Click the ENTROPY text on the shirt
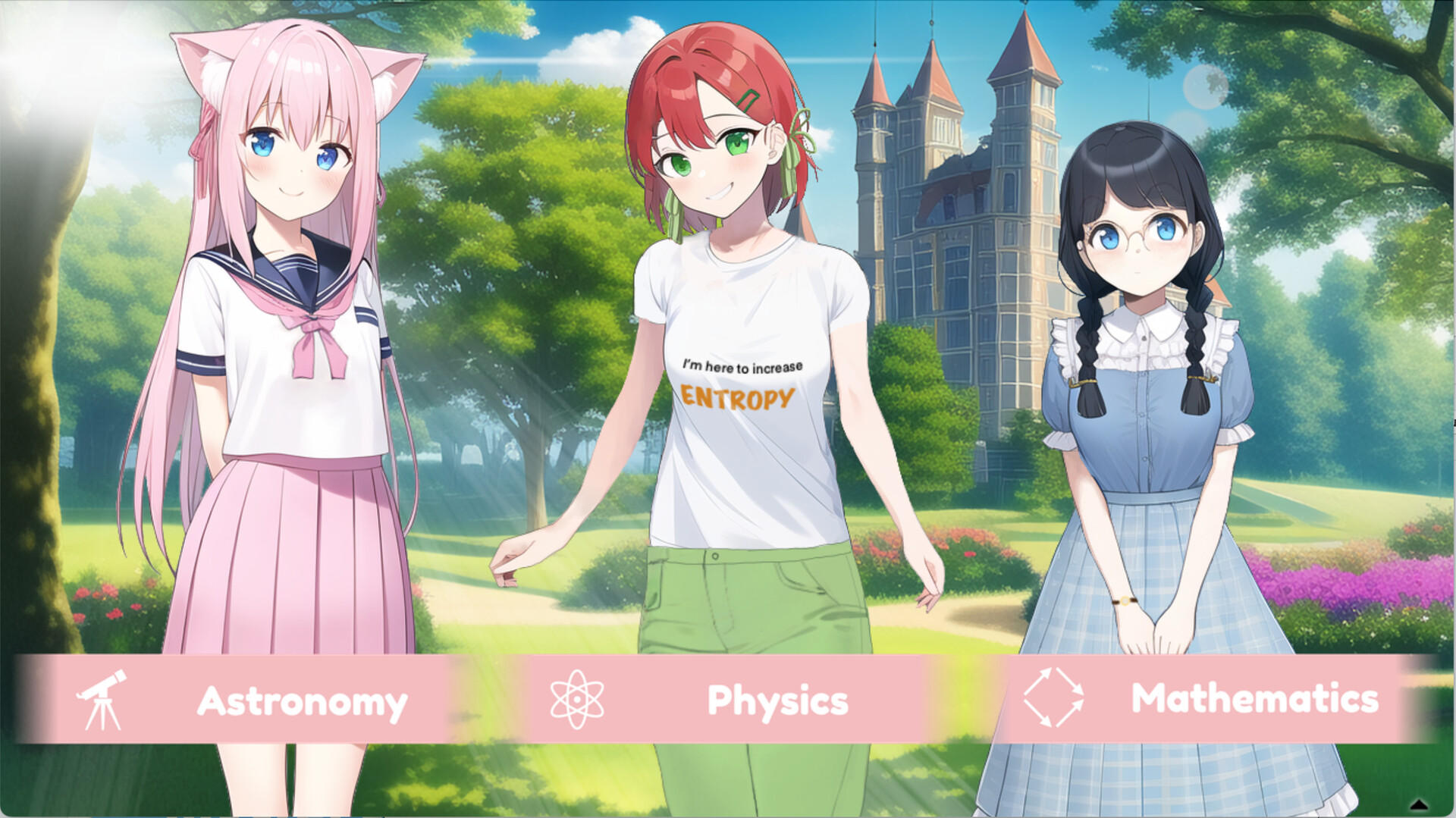The width and height of the screenshot is (1456, 818). click(x=736, y=396)
